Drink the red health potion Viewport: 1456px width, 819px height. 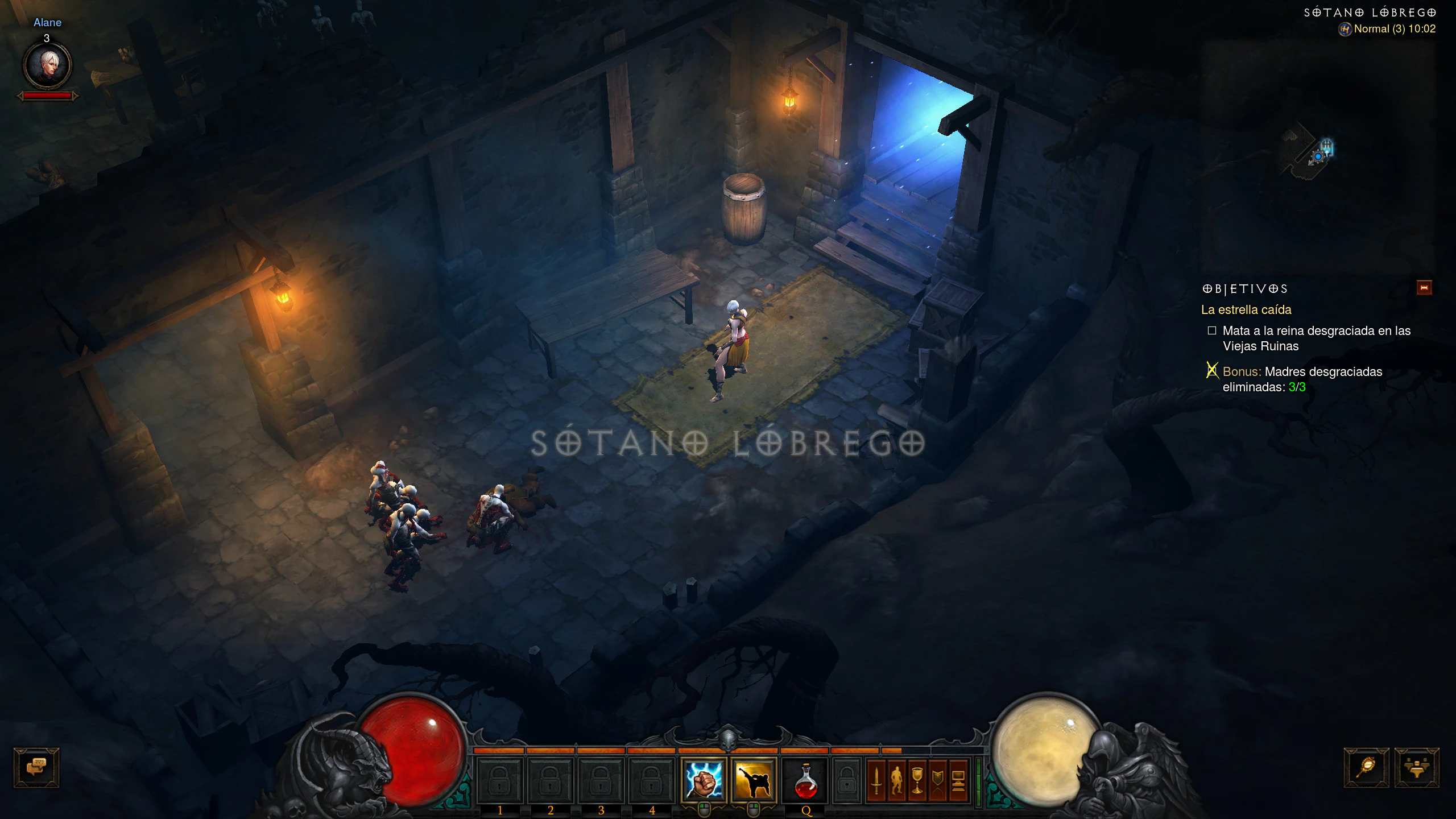tap(805, 780)
